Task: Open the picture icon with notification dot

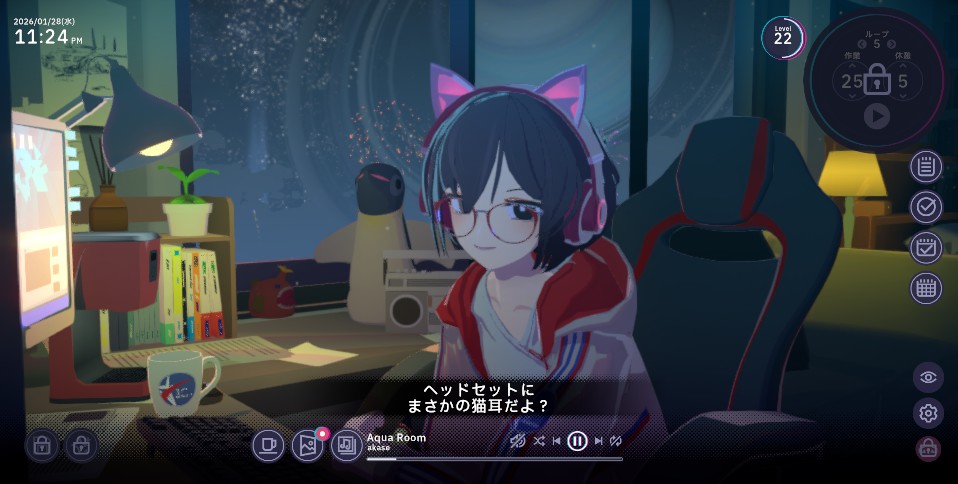Action: tap(308, 445)
